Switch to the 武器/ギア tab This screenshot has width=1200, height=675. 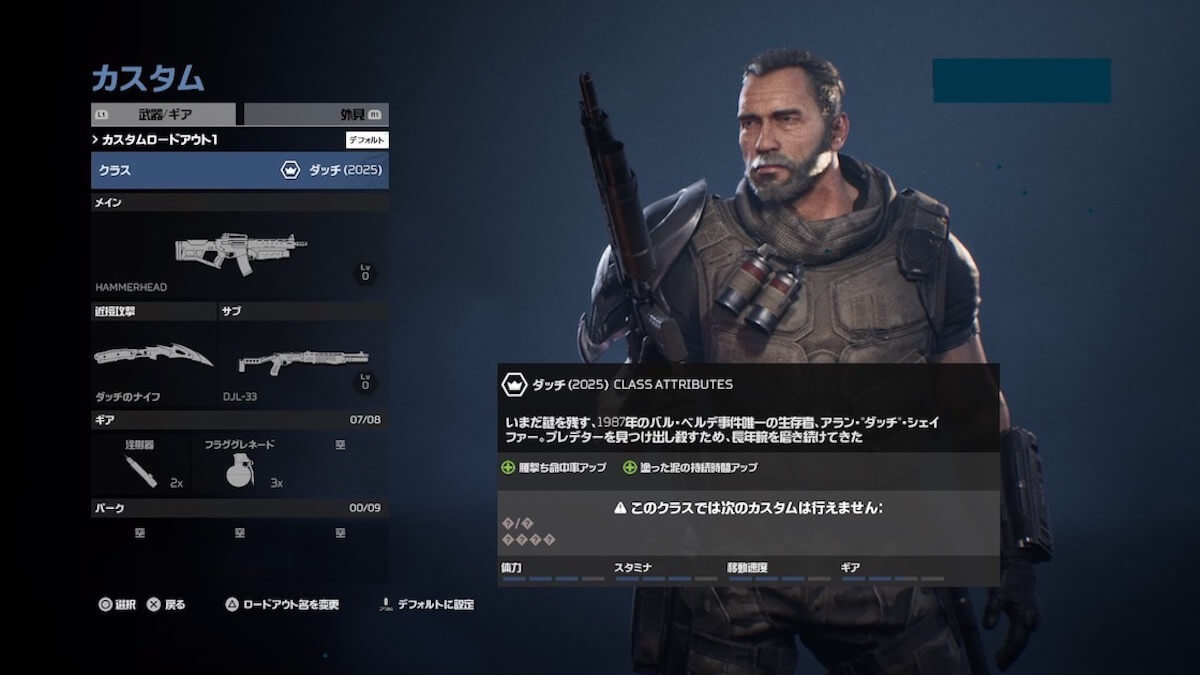[164, 114]
